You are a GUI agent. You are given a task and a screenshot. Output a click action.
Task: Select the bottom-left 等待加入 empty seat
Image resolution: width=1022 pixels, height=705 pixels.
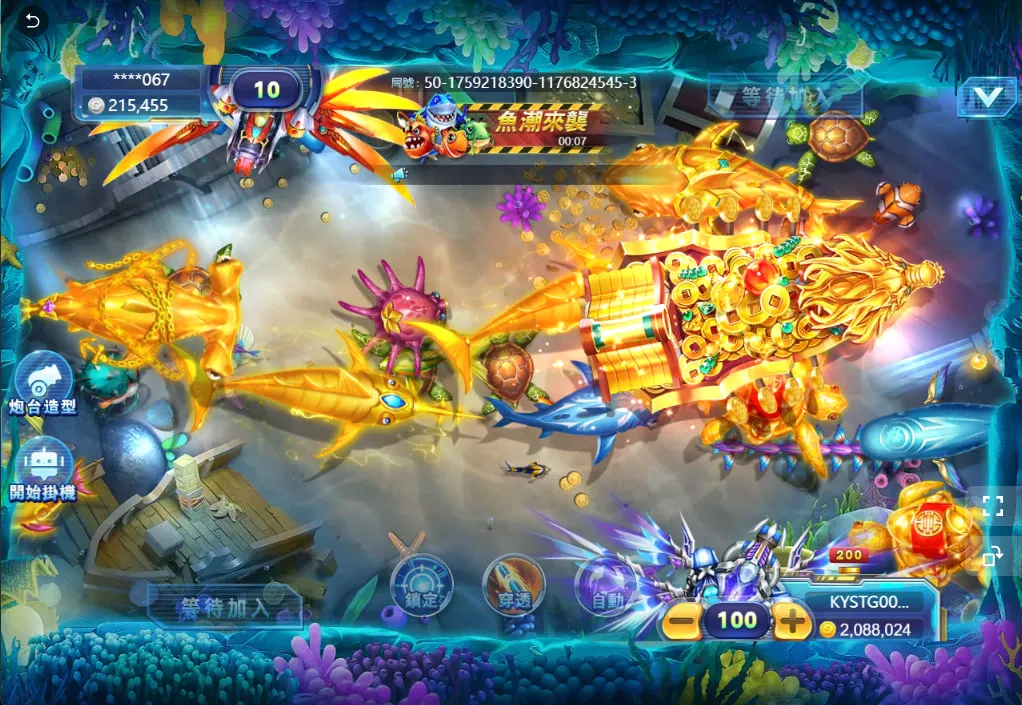coord(226,607)
